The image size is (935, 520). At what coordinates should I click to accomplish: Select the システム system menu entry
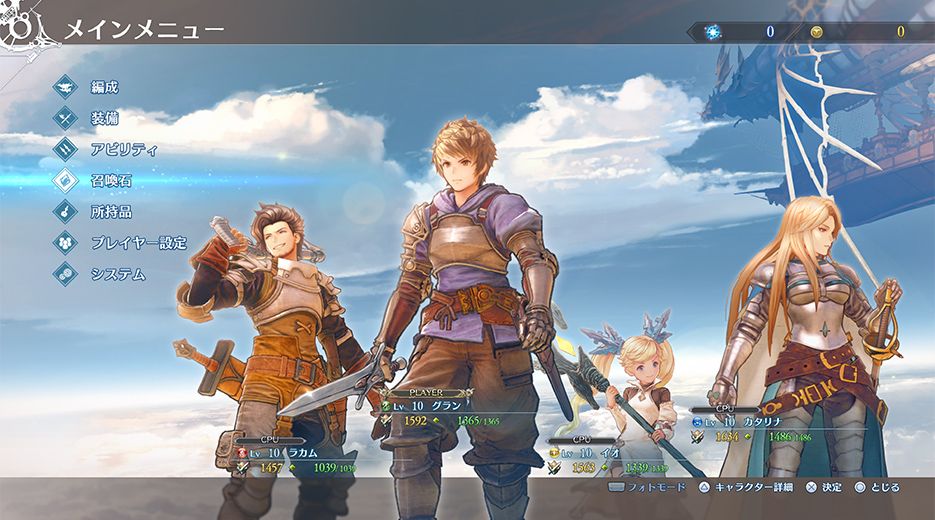point(117,273)
